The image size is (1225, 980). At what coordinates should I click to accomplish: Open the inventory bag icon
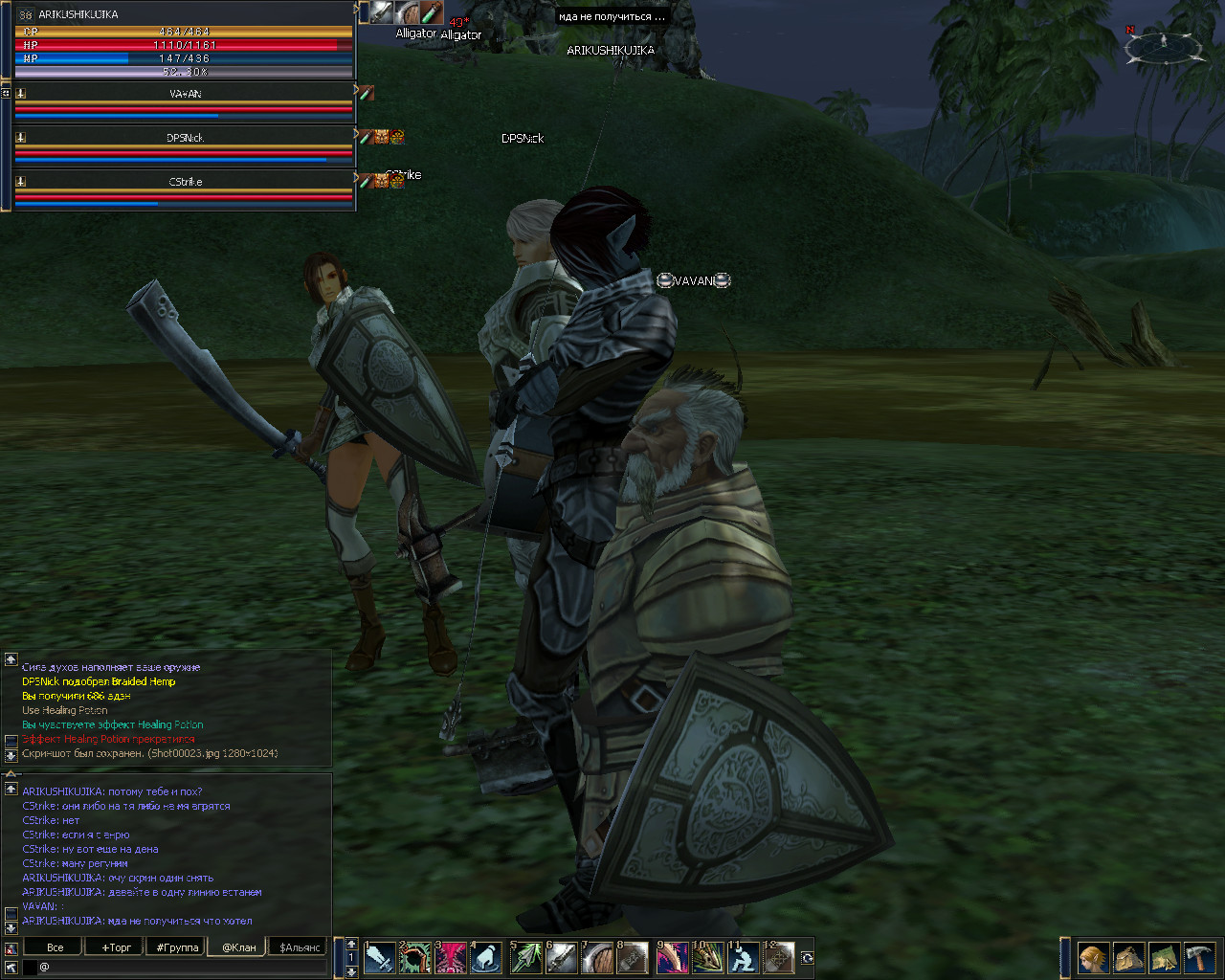pos(1129,957)
